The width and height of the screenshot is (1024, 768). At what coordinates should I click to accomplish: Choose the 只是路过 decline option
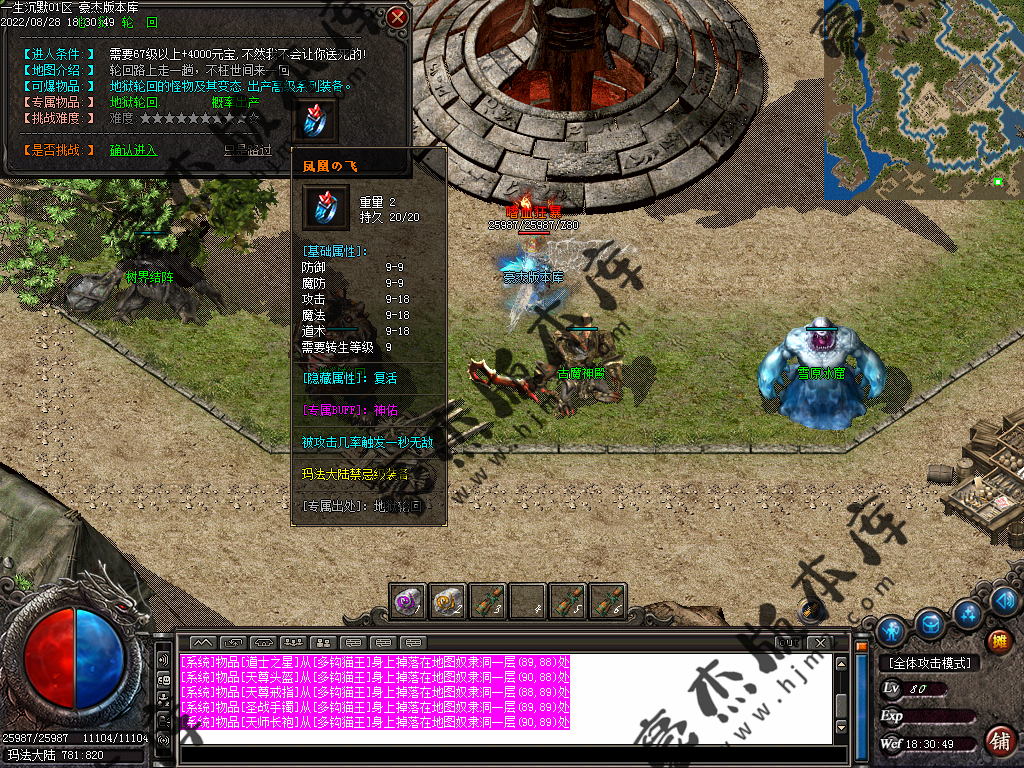[247, 150]
